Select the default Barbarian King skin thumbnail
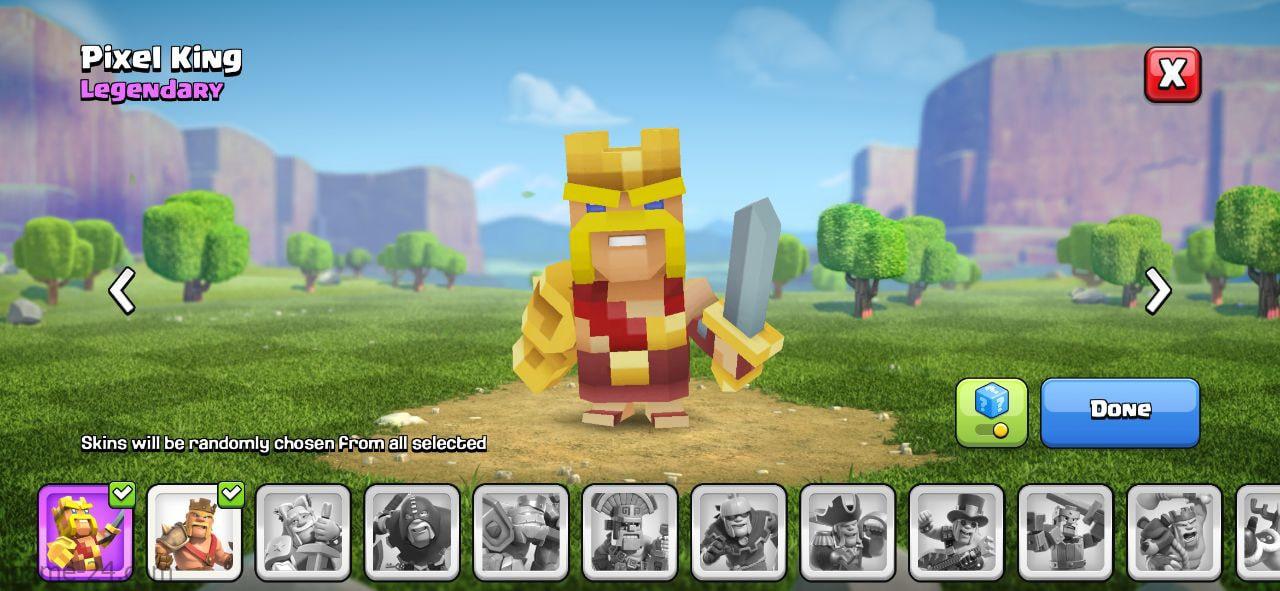Screen dimensions: 1280x591 point(194,533)
